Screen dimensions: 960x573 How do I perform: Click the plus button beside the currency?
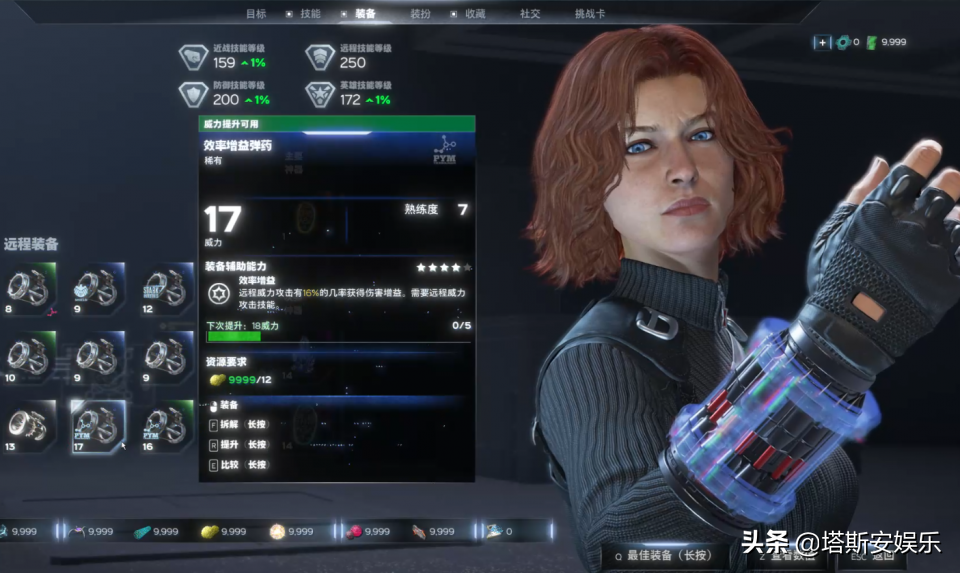pyautogui.click(x=822, y=42)
